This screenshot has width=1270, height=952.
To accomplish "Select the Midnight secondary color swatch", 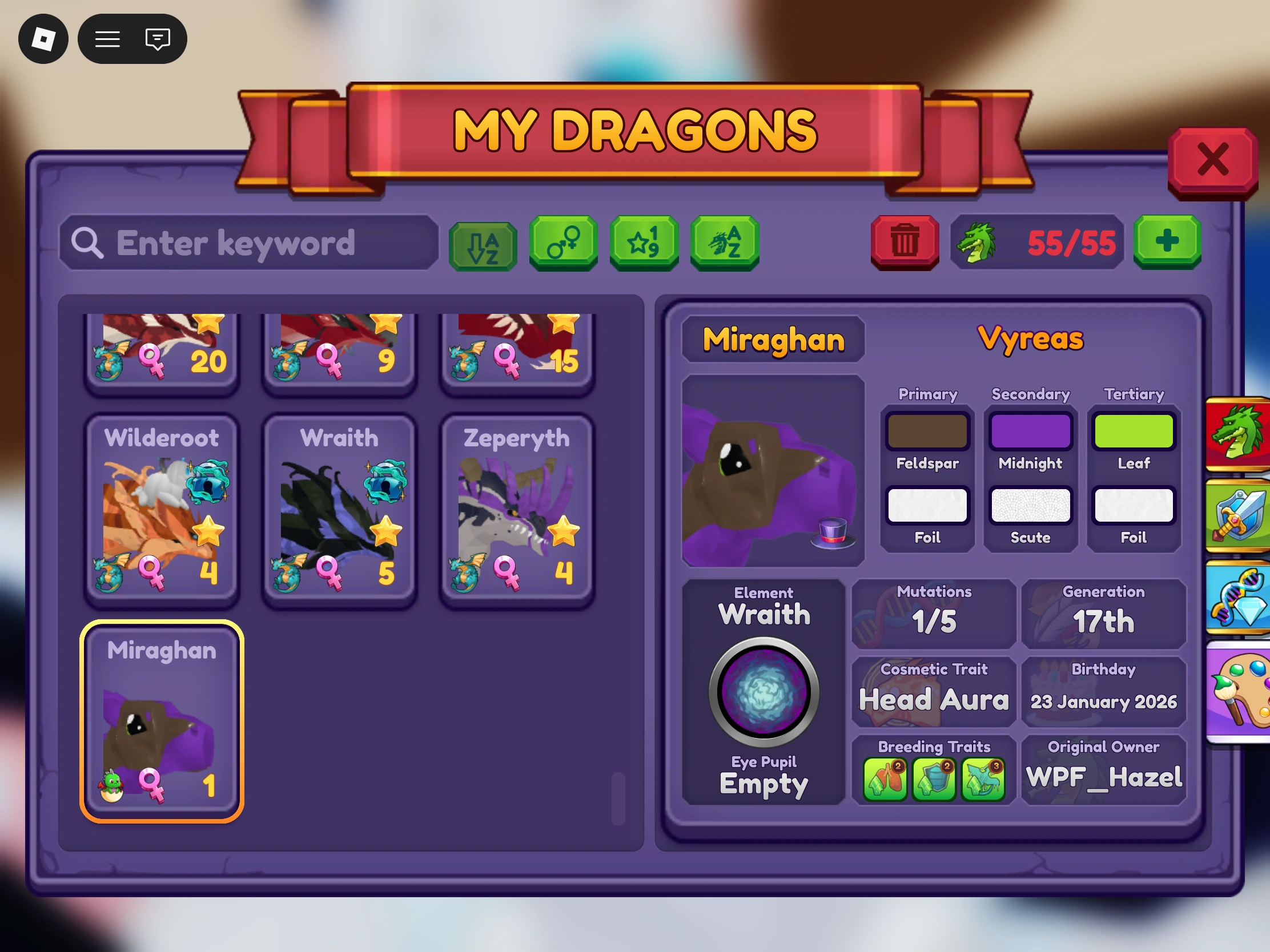I will (x=1030, y=430).
